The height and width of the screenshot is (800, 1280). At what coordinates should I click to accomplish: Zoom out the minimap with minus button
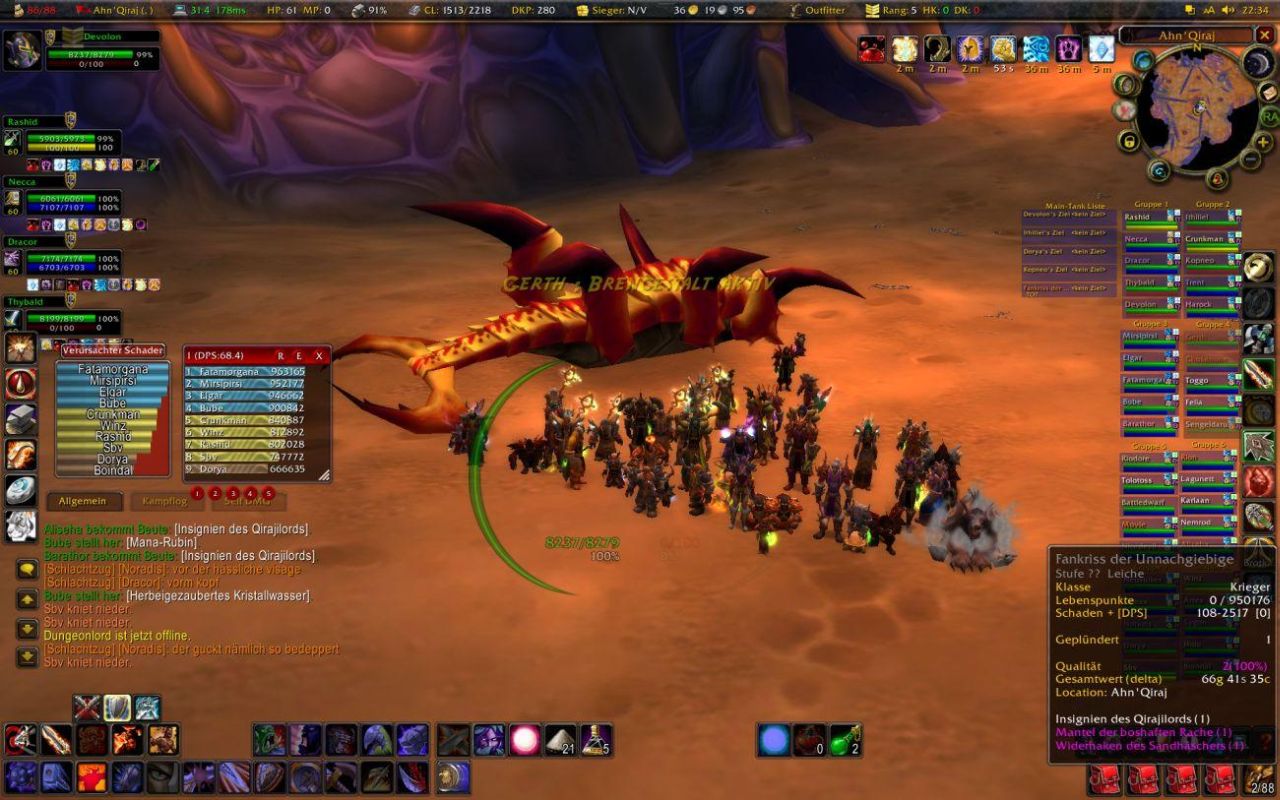[x=1250, y=159]
